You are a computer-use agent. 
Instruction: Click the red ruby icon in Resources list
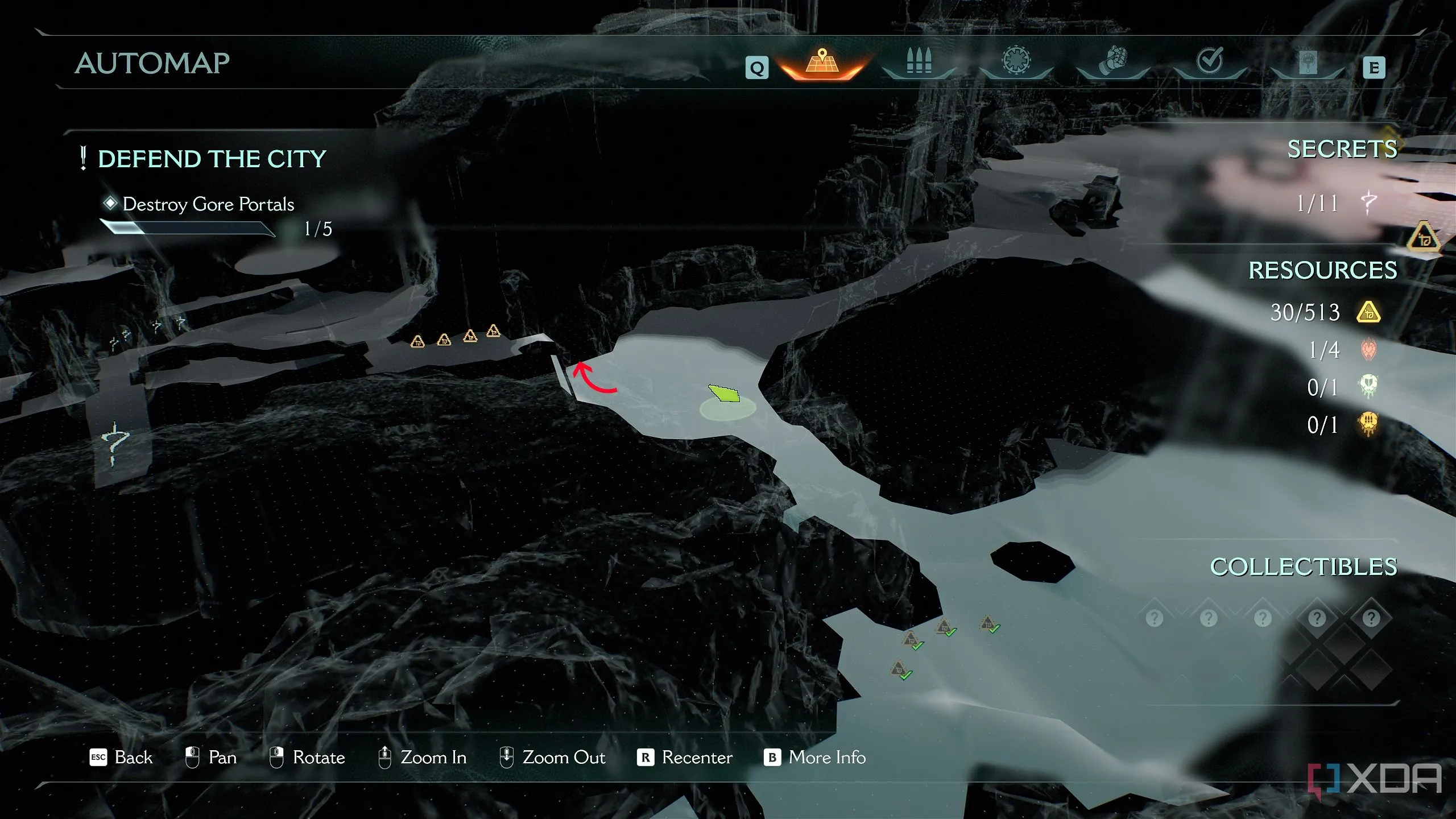click(x=1368, y=350)
